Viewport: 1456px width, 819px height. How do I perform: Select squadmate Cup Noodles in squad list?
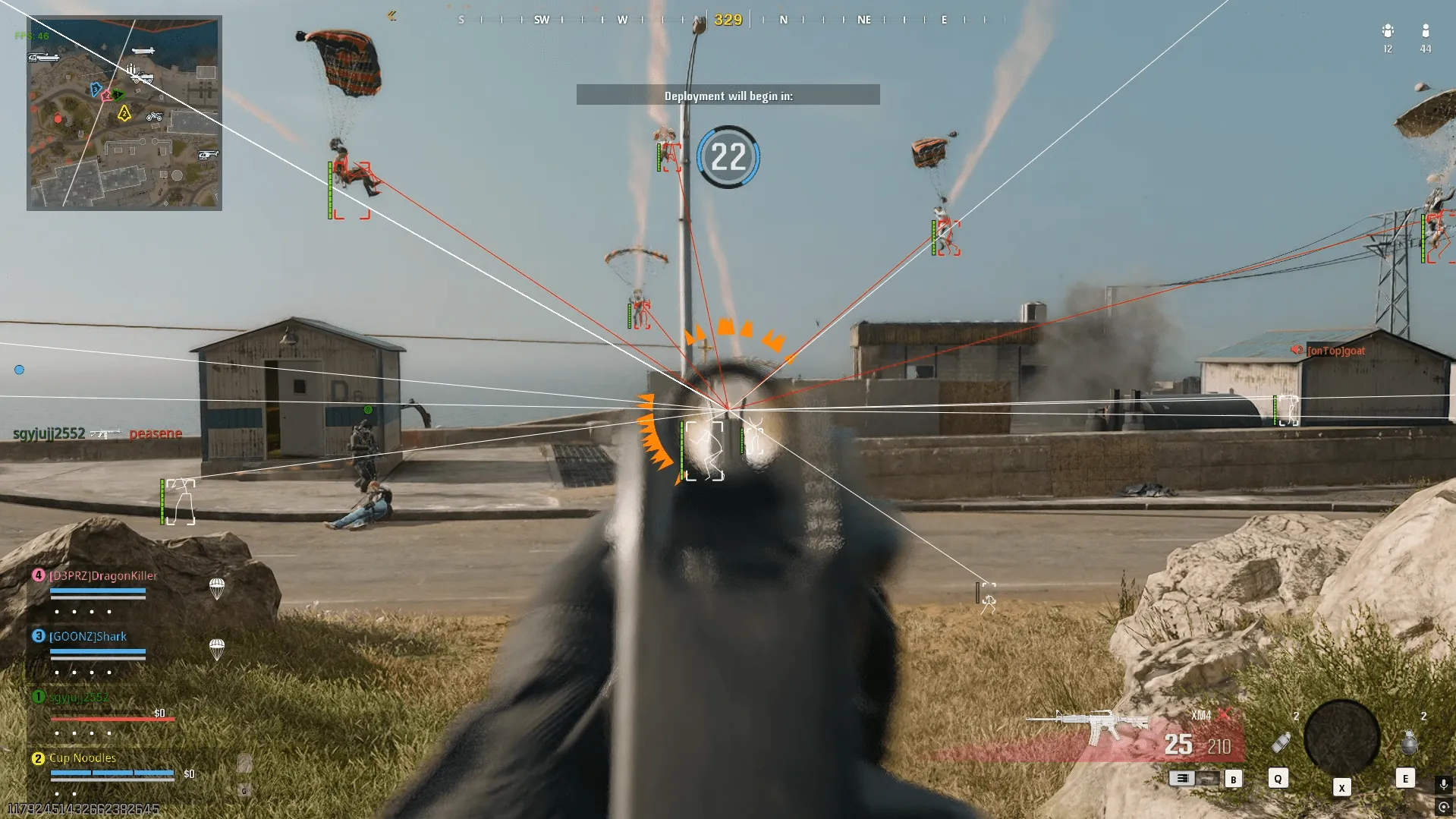click(83, 758)
